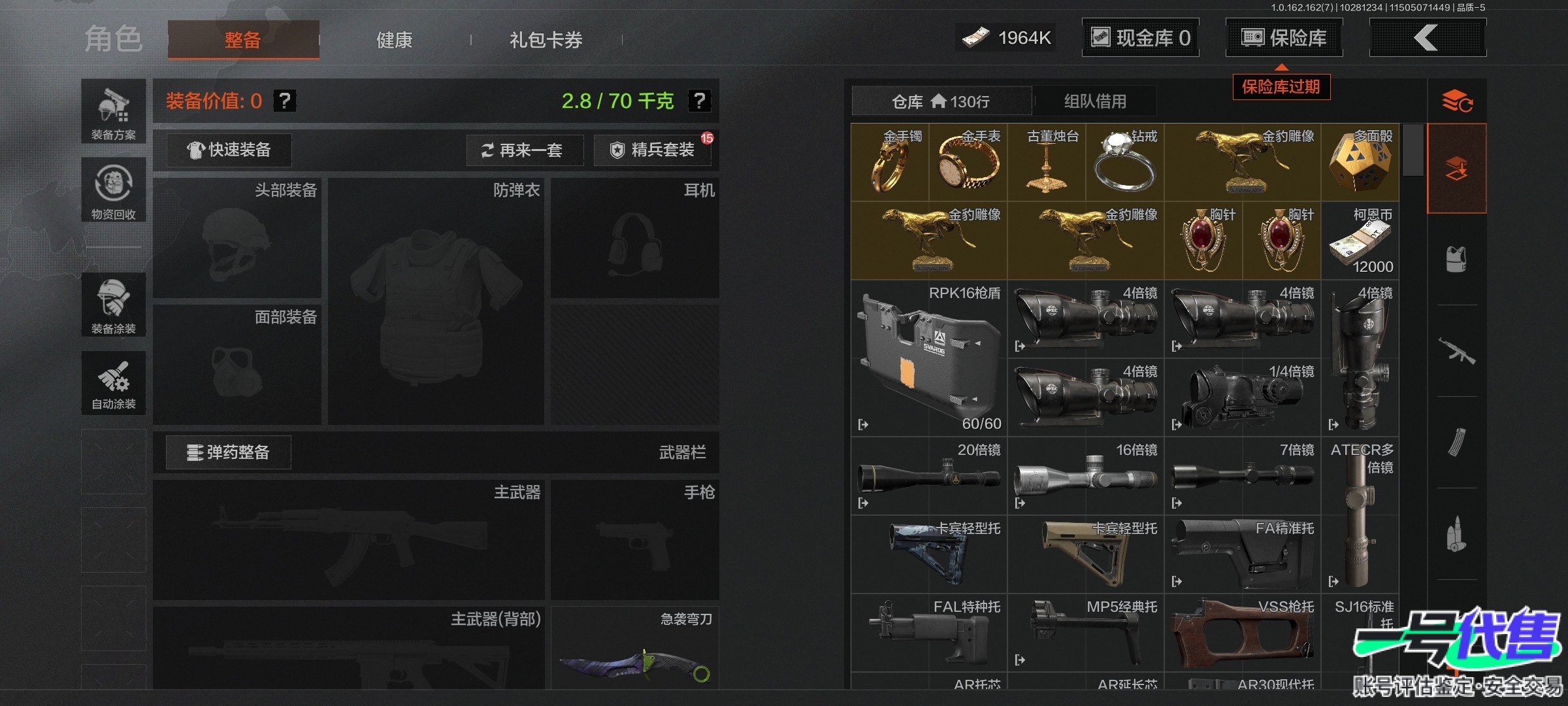This screenshot has width=1568, height=706.
Task: Select the 钻戒 diamond ring item
Action: (x=1125, y=163)
